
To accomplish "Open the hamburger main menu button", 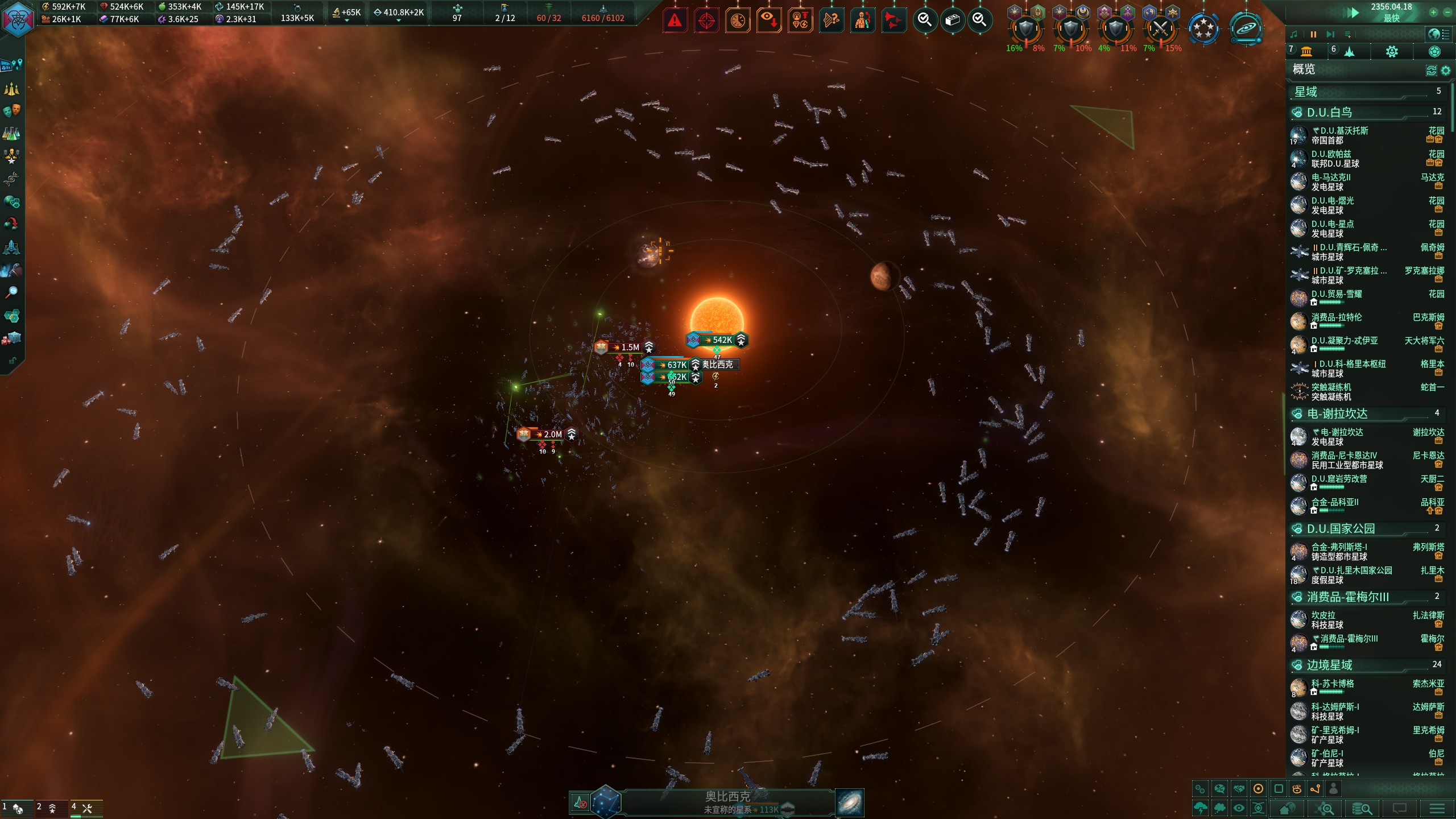I will pyautogui.click(x=1437, y=808).
